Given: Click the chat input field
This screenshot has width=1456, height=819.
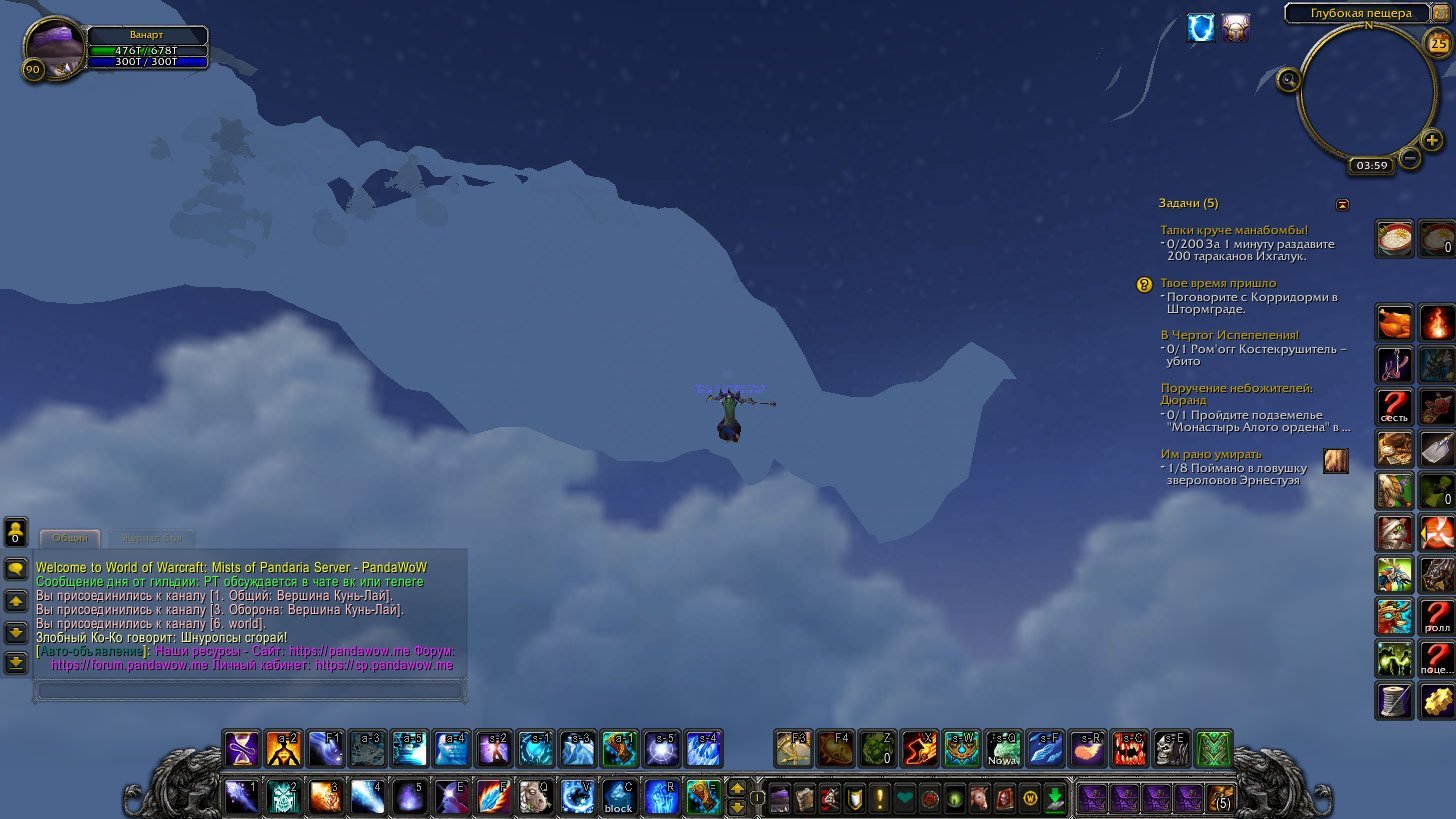Looking at the screenshot, I should coord(248,690).
